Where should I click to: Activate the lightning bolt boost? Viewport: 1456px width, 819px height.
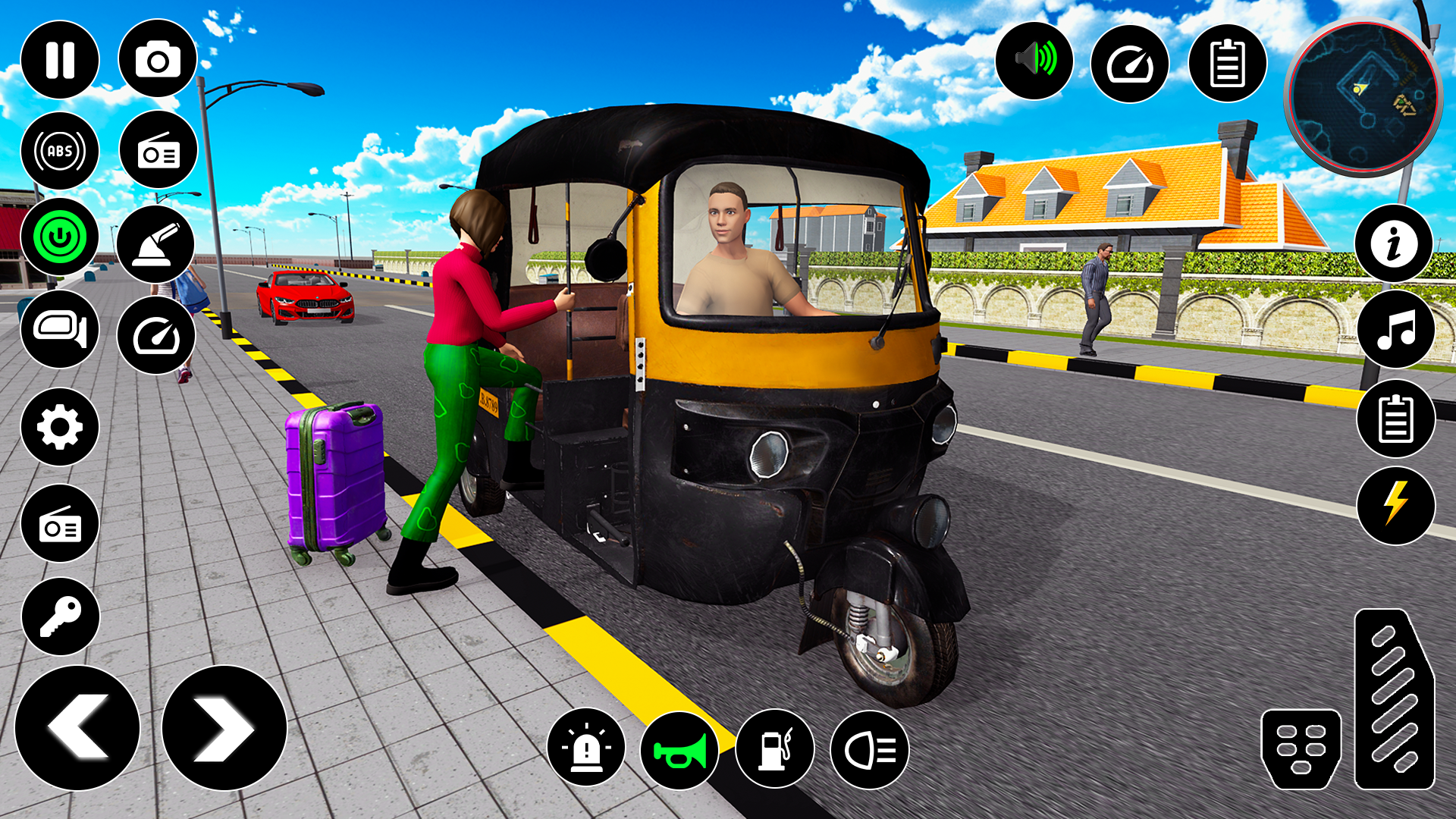click(x=1395, y=505)
